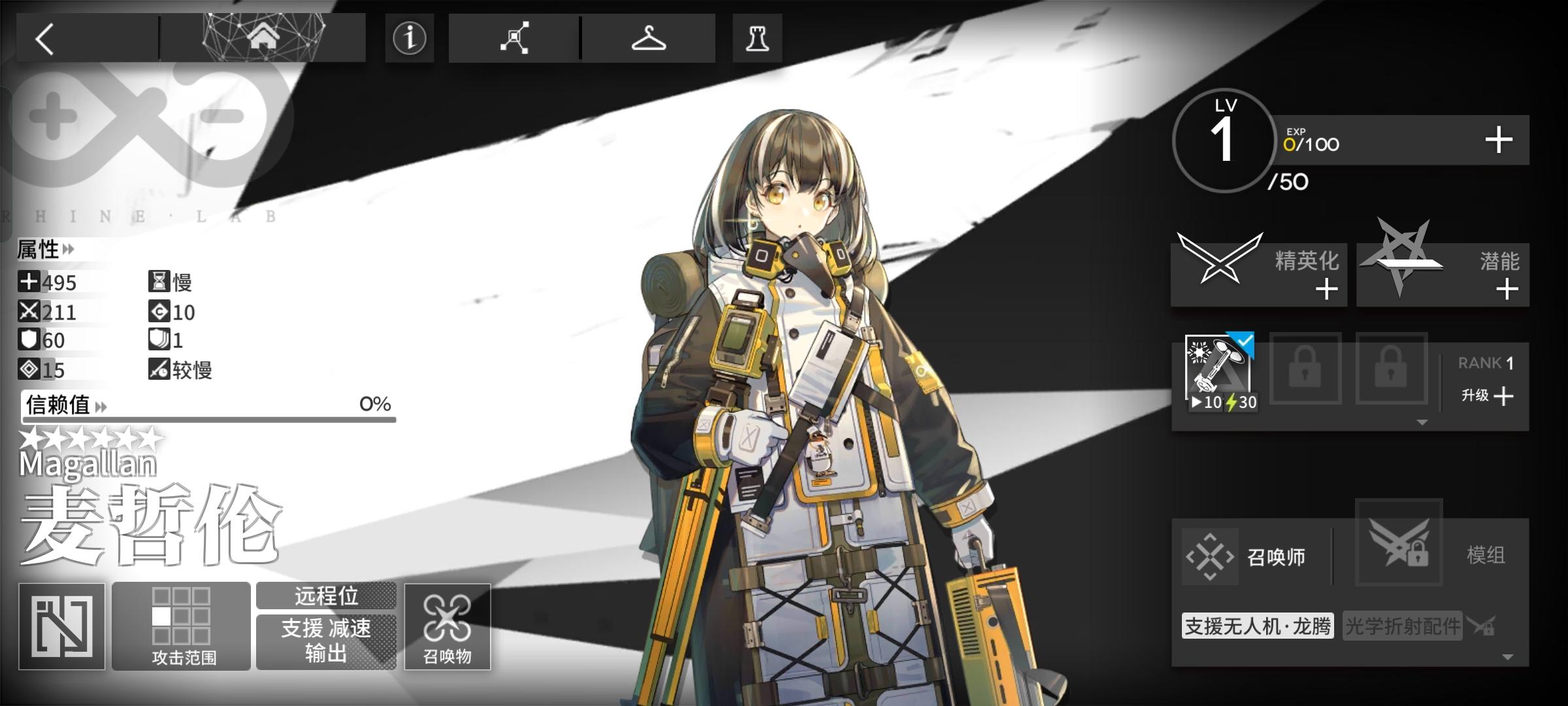1568x706 pixels.
Task: Open the 精英化 elitization crossed-swords panel
Action: [1258, 273]
